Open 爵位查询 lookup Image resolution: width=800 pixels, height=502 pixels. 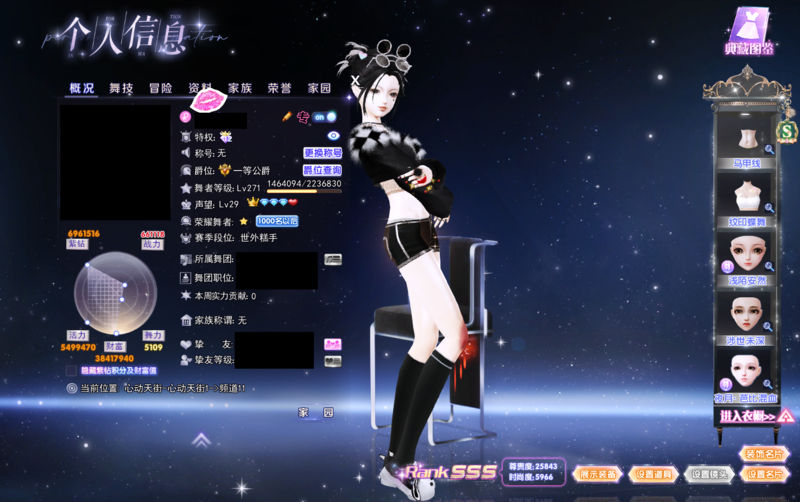click(x=322, y=170)
